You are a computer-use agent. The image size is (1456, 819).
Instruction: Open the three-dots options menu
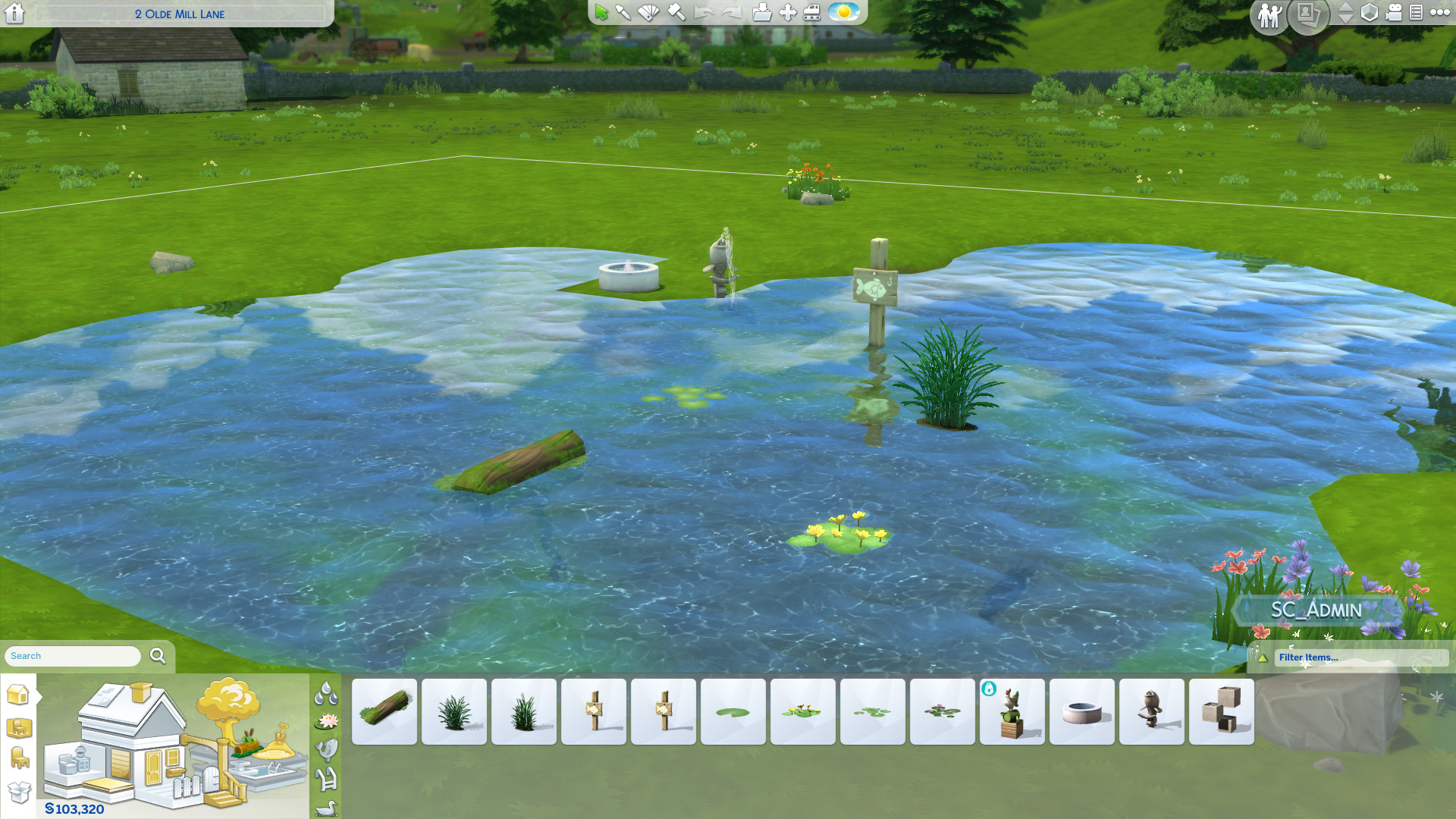[x=1439, y=12]
